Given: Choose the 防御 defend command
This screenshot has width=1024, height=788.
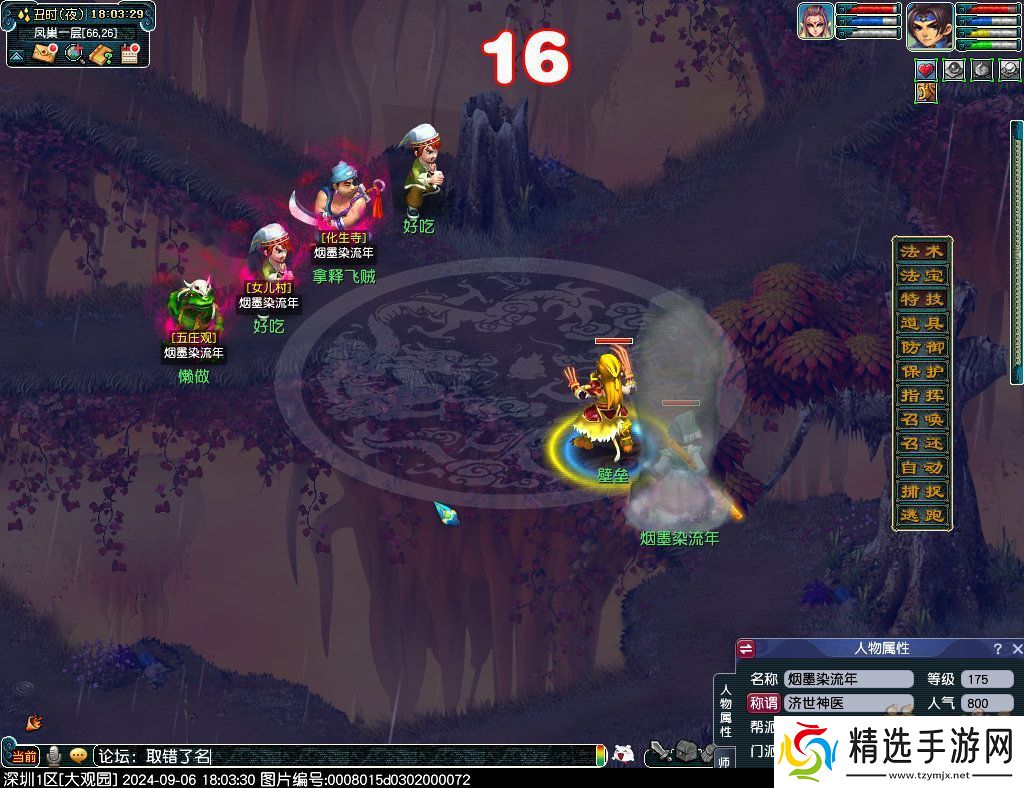Looking at the screenshot, I should [x=920, y=347].
